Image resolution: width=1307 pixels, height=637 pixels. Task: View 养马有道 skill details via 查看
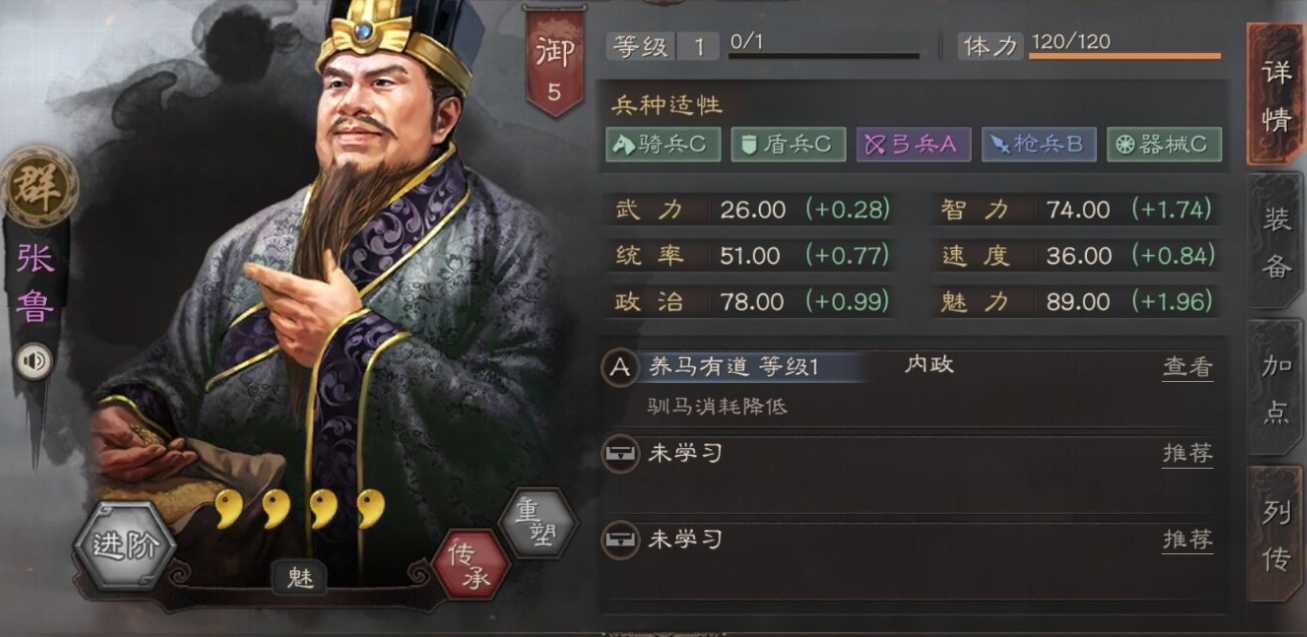click(x=1187, y=367)
